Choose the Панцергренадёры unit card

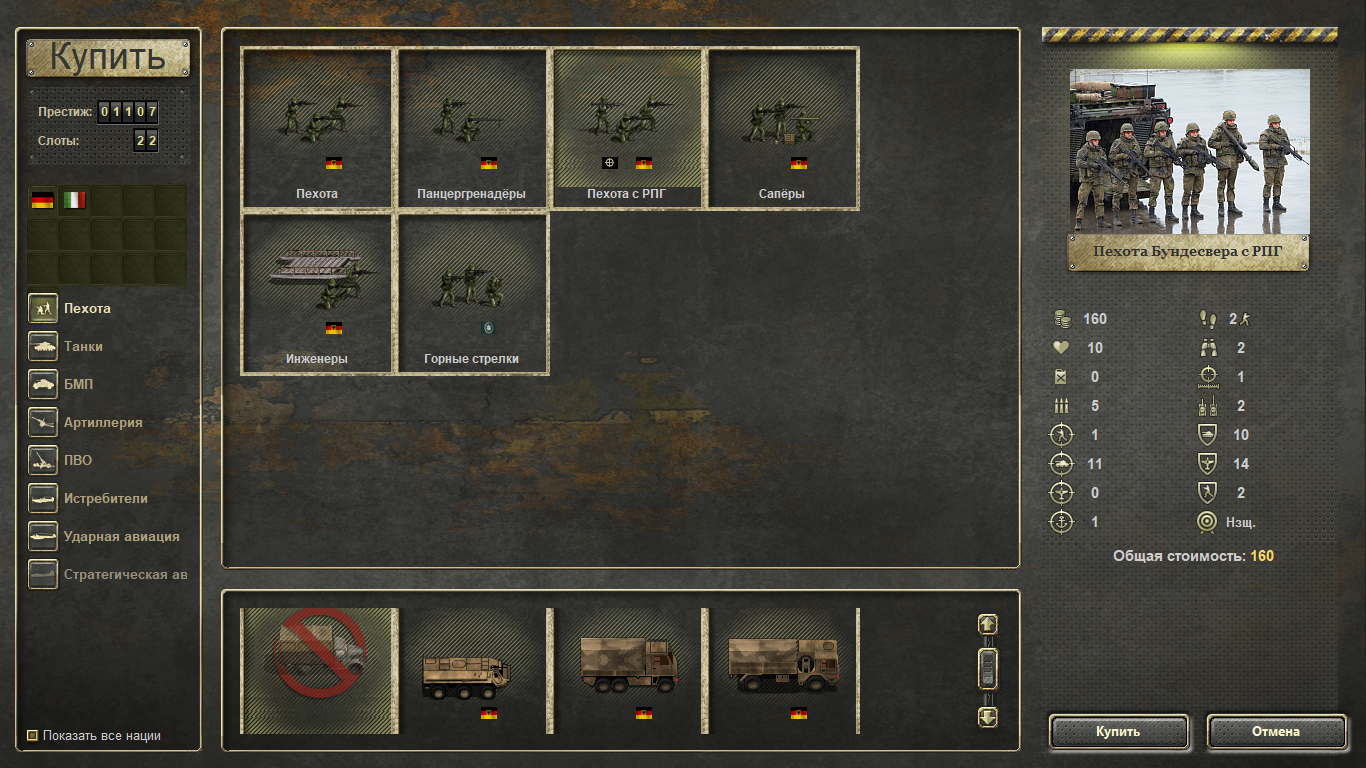(x=472, y=128)
